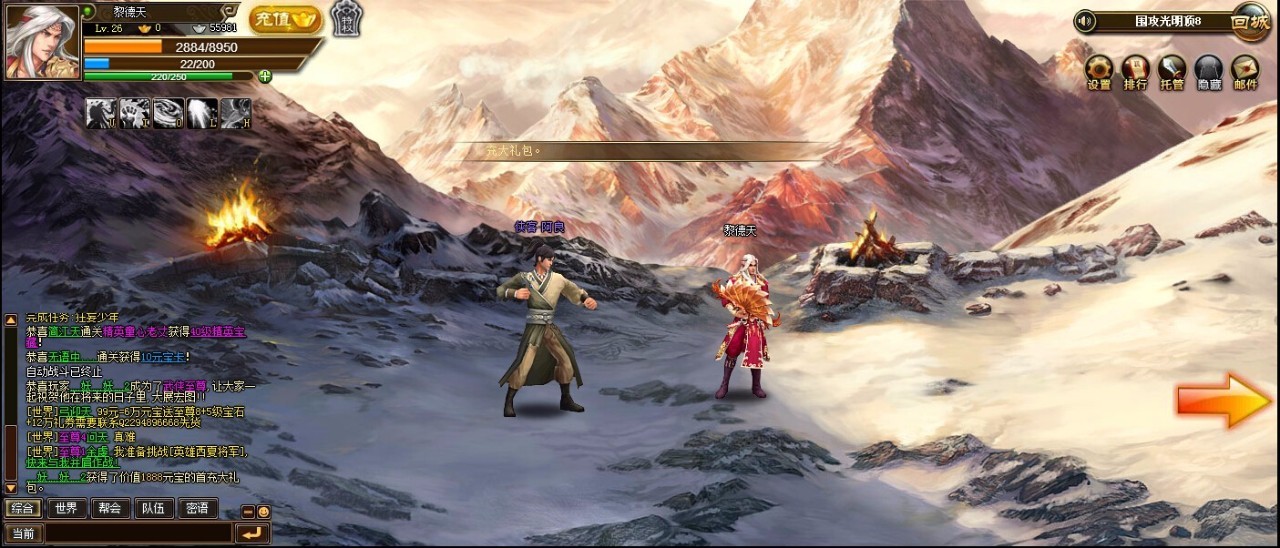The image size is (1280, 548).
Task: Cast the skill bound to L
Action: click(202, 113)
